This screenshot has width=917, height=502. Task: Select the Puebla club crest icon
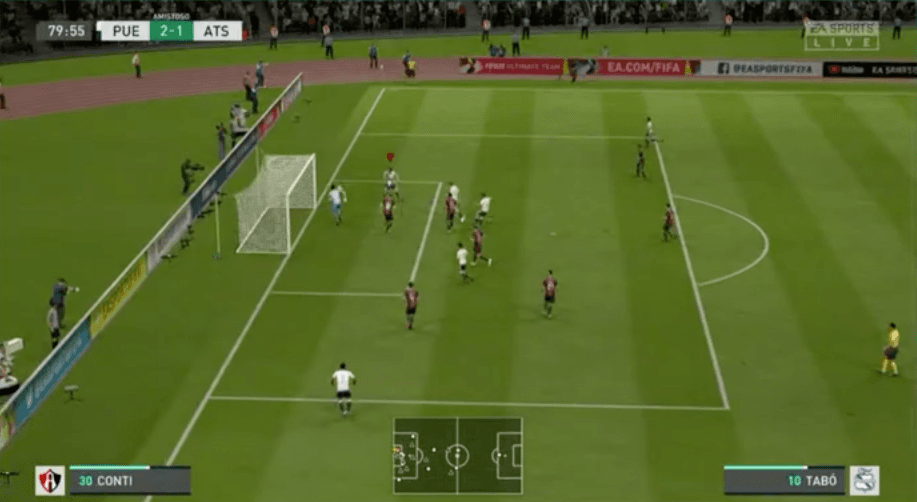click(864, 480)
